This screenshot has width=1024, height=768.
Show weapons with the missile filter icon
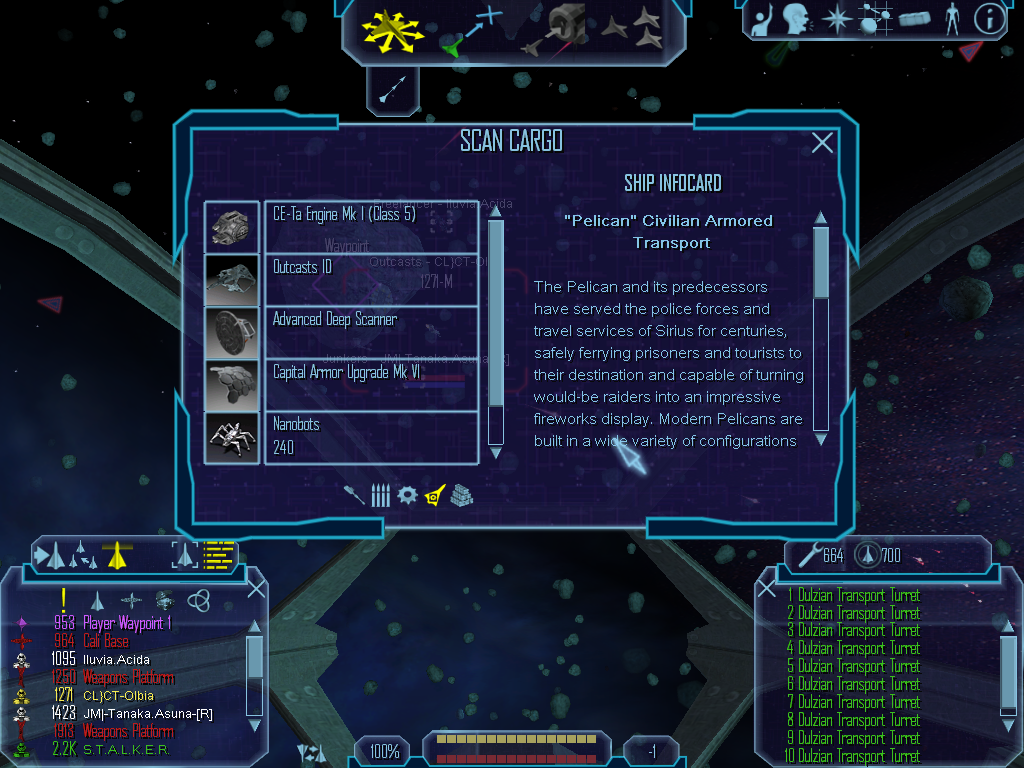[354, 495]
